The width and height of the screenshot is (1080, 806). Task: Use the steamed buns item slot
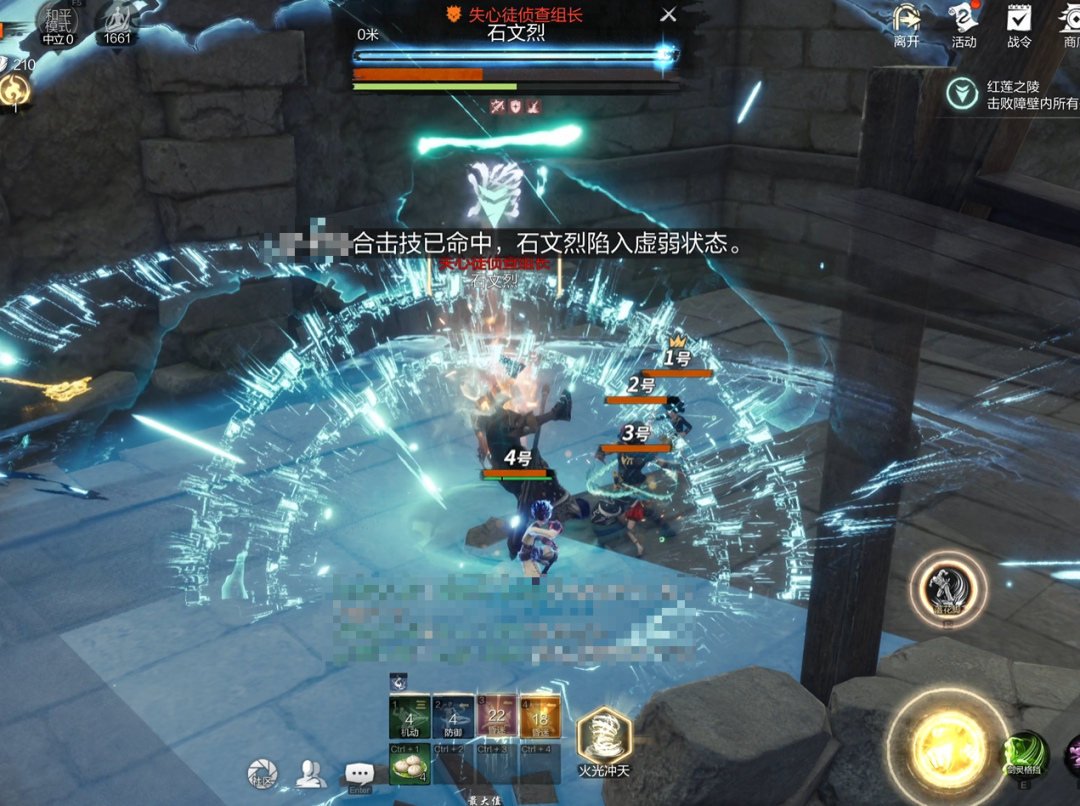click(409, 764)
